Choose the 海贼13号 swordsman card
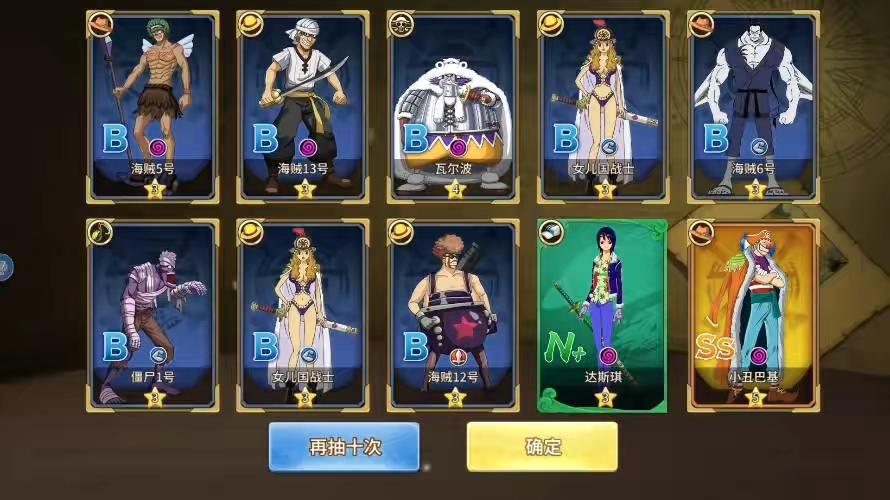Viewport: 890px width, 500px height. (x=303, y=106)
